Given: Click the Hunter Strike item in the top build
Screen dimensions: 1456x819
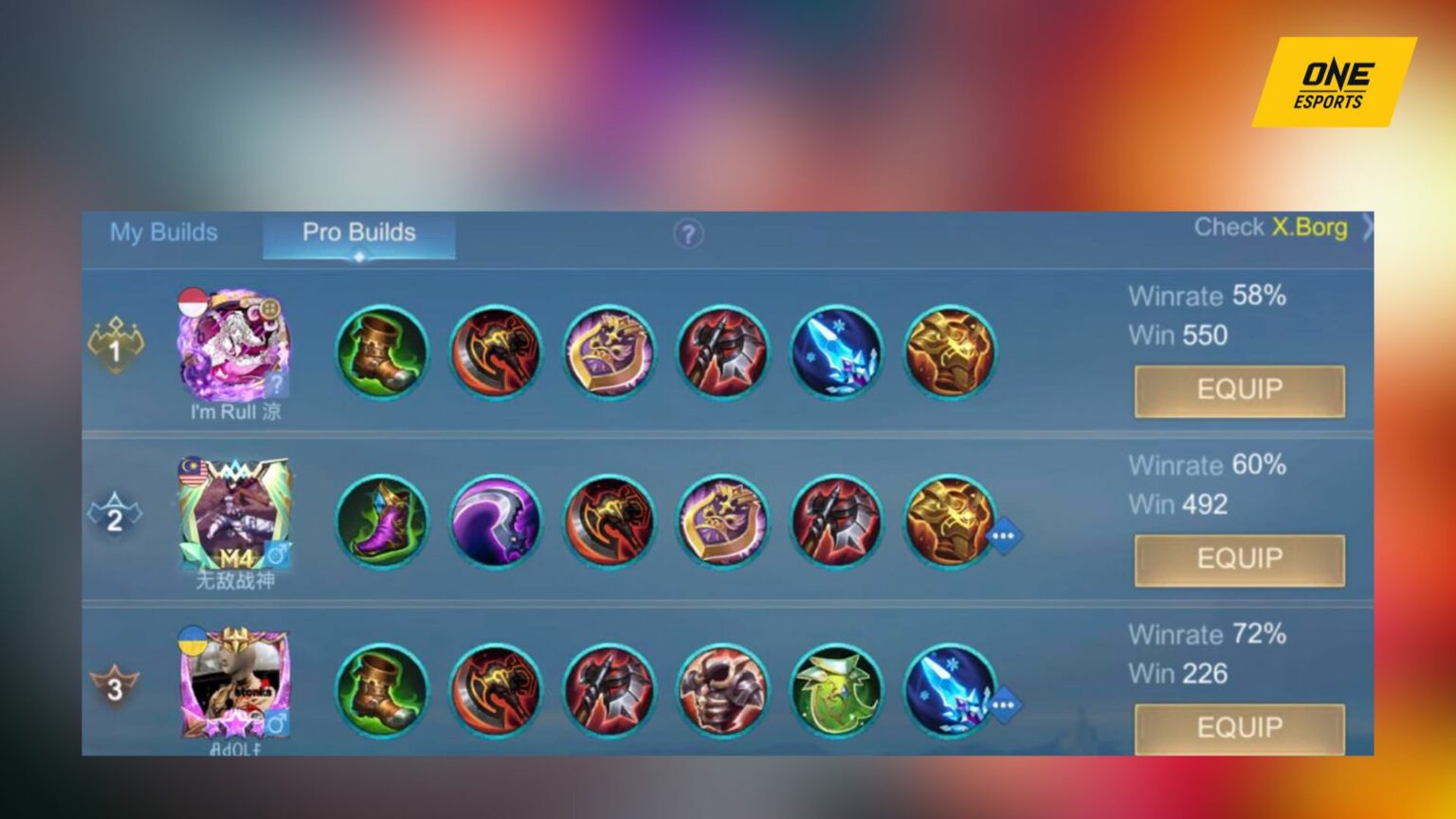Looking at the screenshot, I should pos(723,352).
